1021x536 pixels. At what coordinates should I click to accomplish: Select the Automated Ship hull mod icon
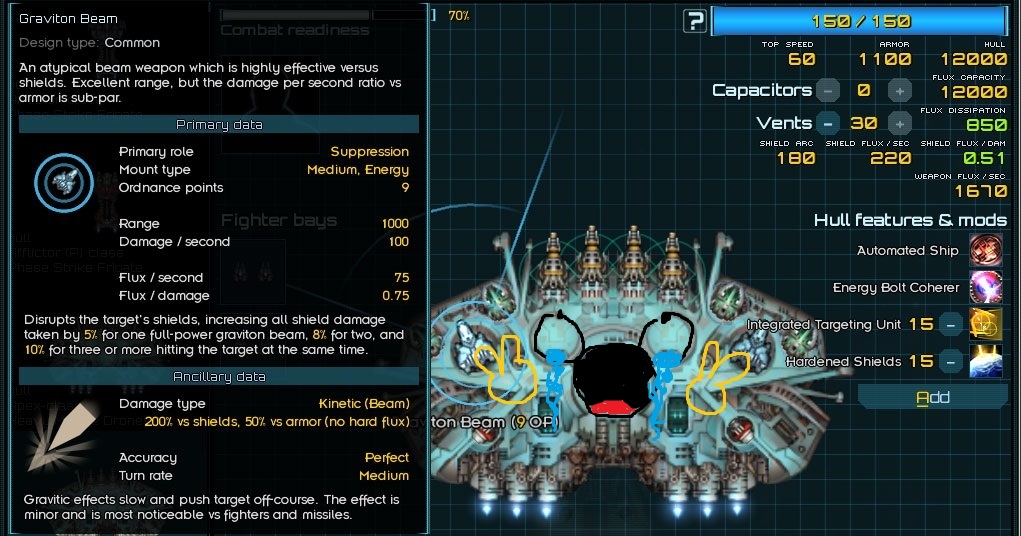tap(986, 250)
